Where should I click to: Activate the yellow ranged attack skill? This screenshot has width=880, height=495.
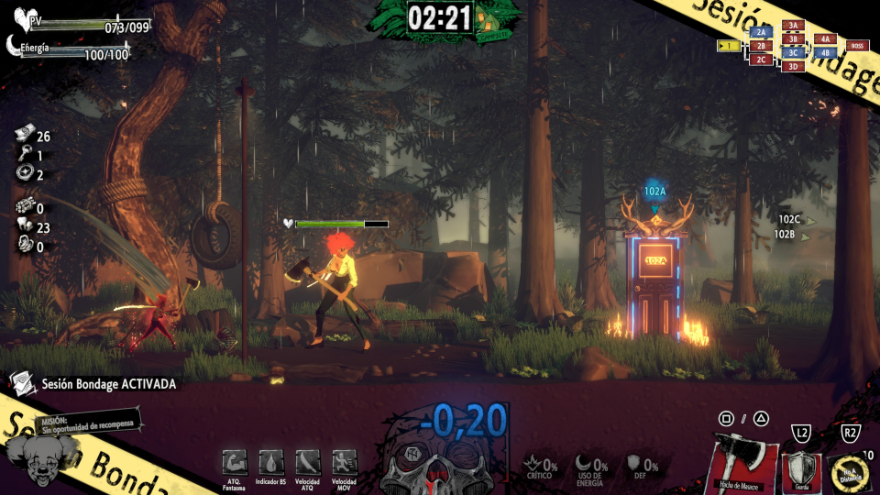coord(851,469)
